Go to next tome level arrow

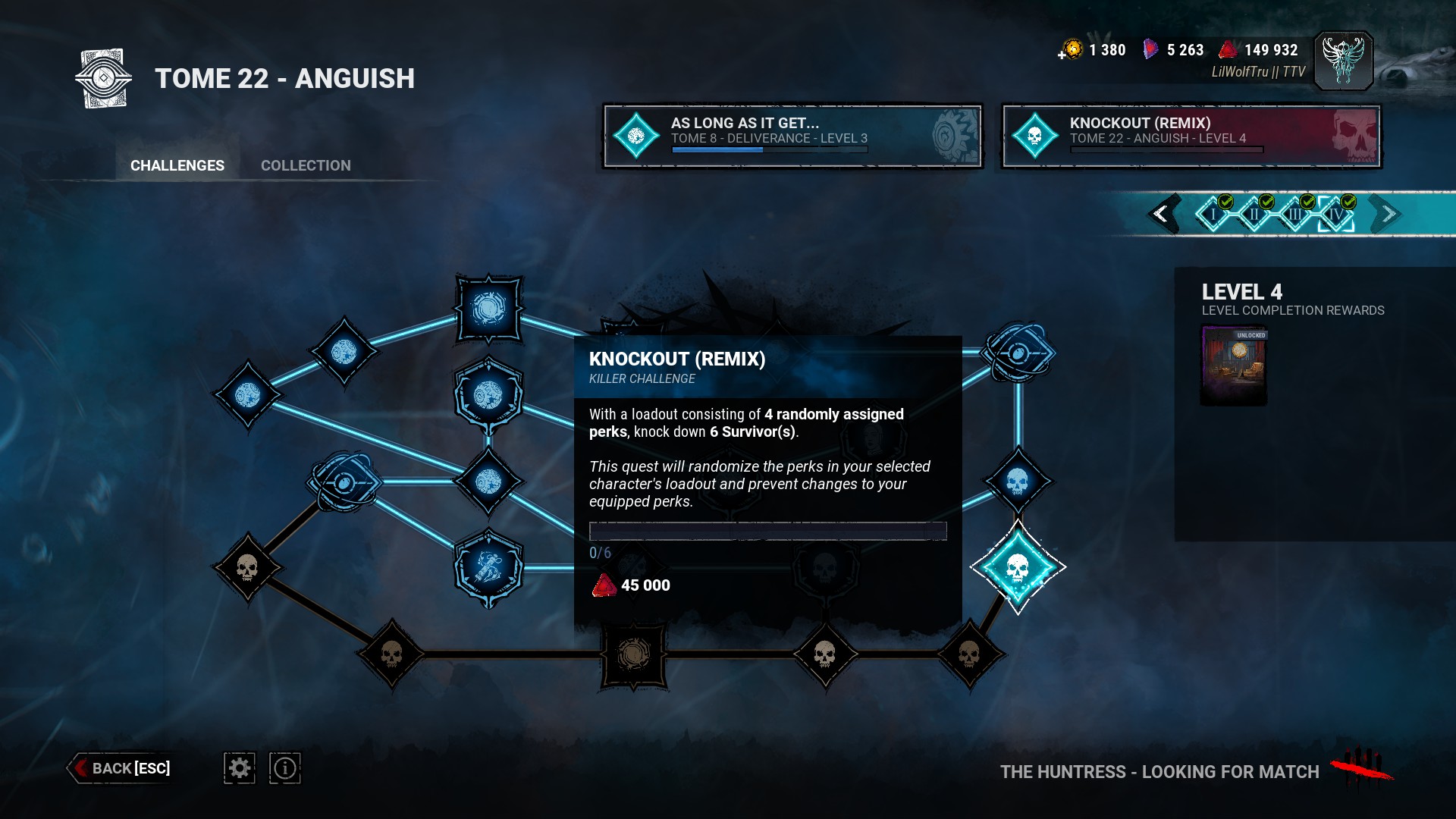pos(1388,214)
